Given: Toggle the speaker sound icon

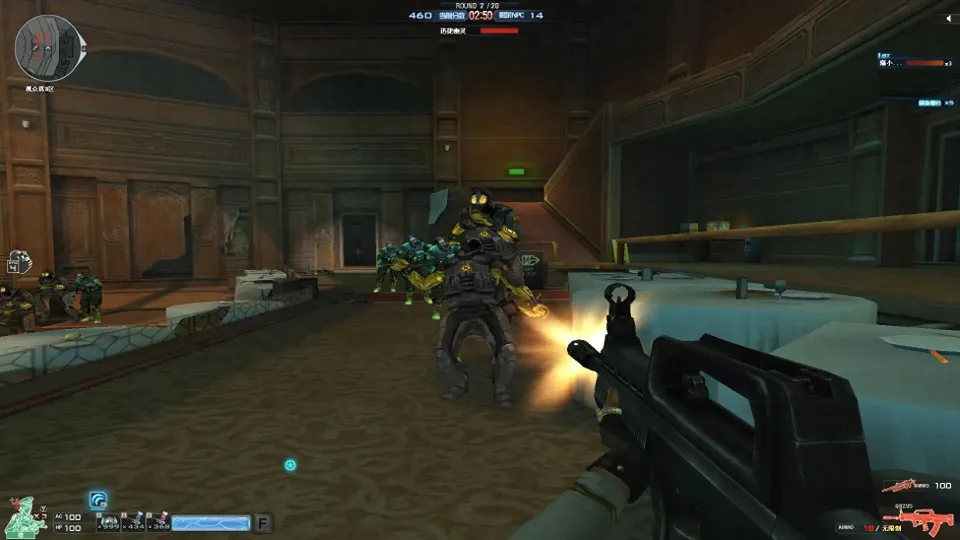Looking at the screenshot, I should pyautogui.click(x=946, y=17).
